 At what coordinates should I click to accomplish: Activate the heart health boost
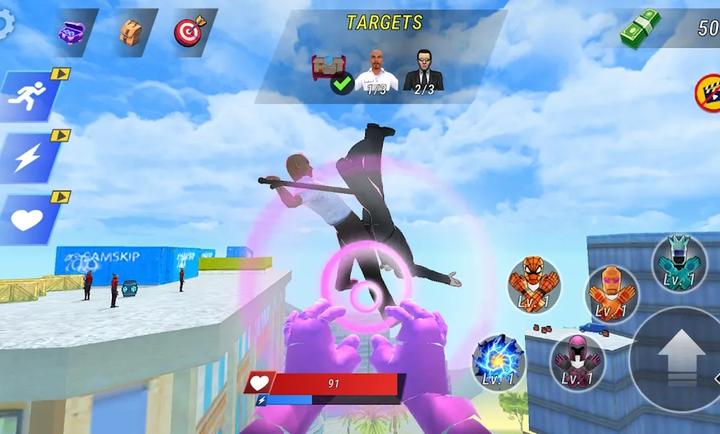point(27,218)
